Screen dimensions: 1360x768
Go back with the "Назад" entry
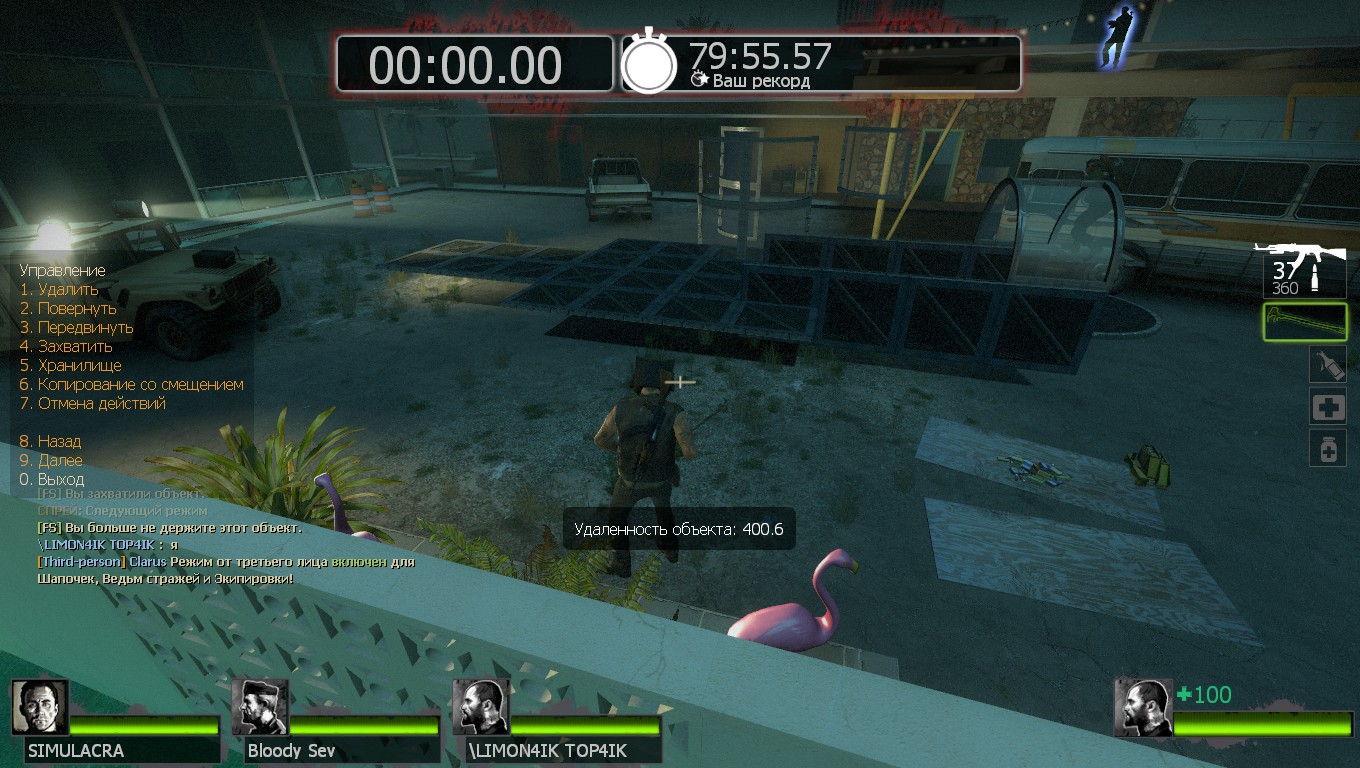point(59,442)
